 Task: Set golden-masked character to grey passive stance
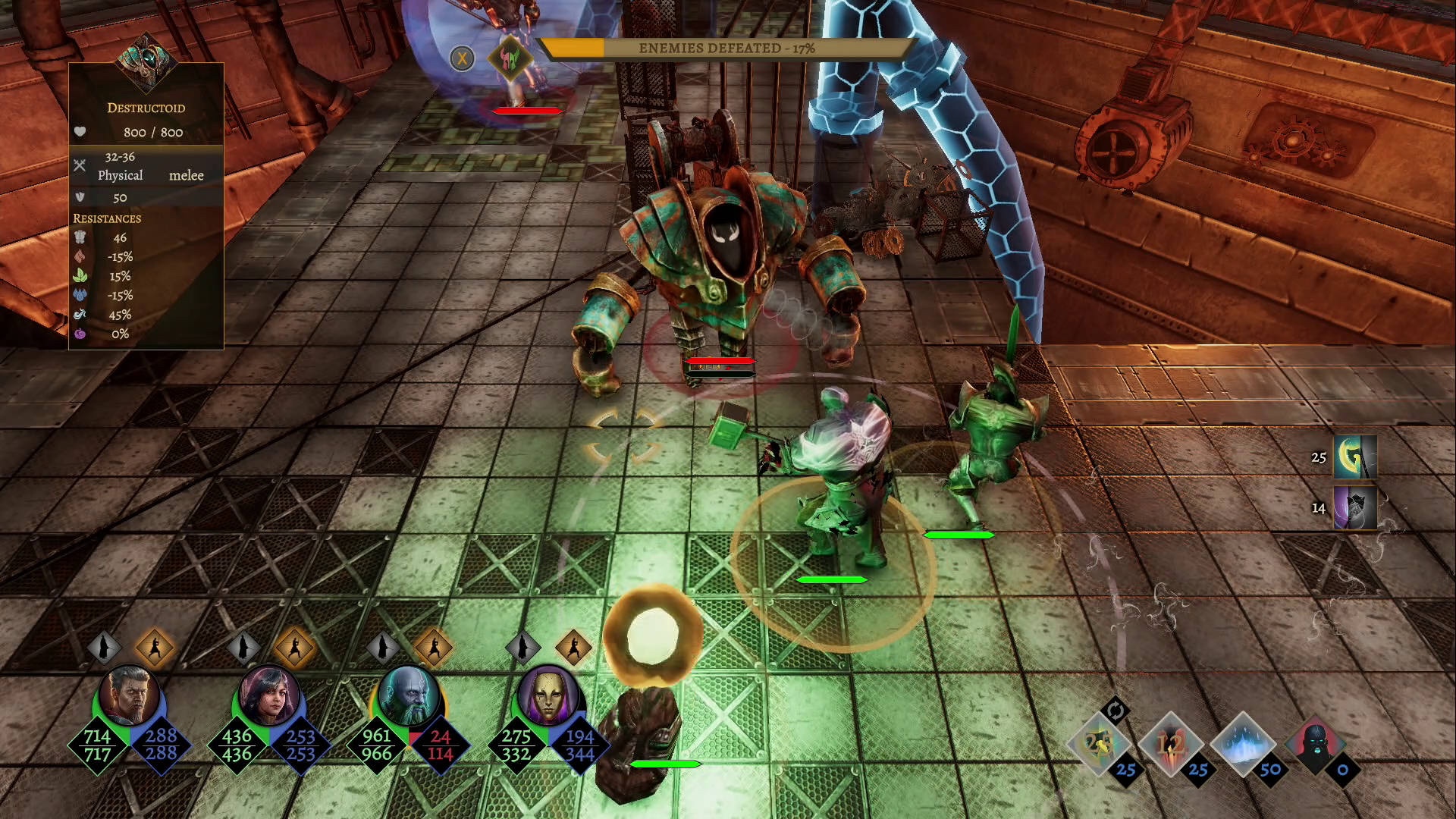522,648
